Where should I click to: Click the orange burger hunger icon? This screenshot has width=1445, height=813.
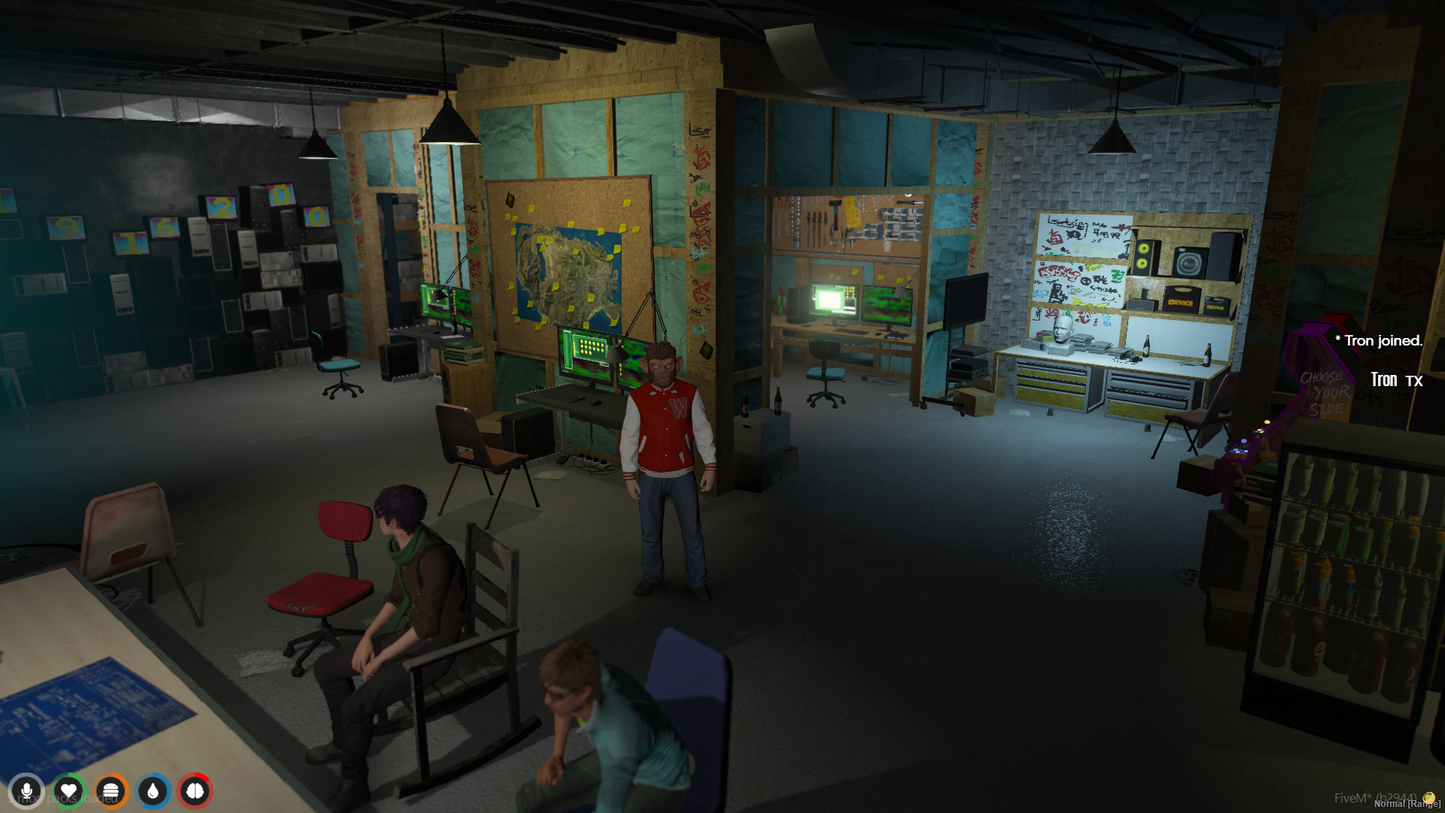111,791
